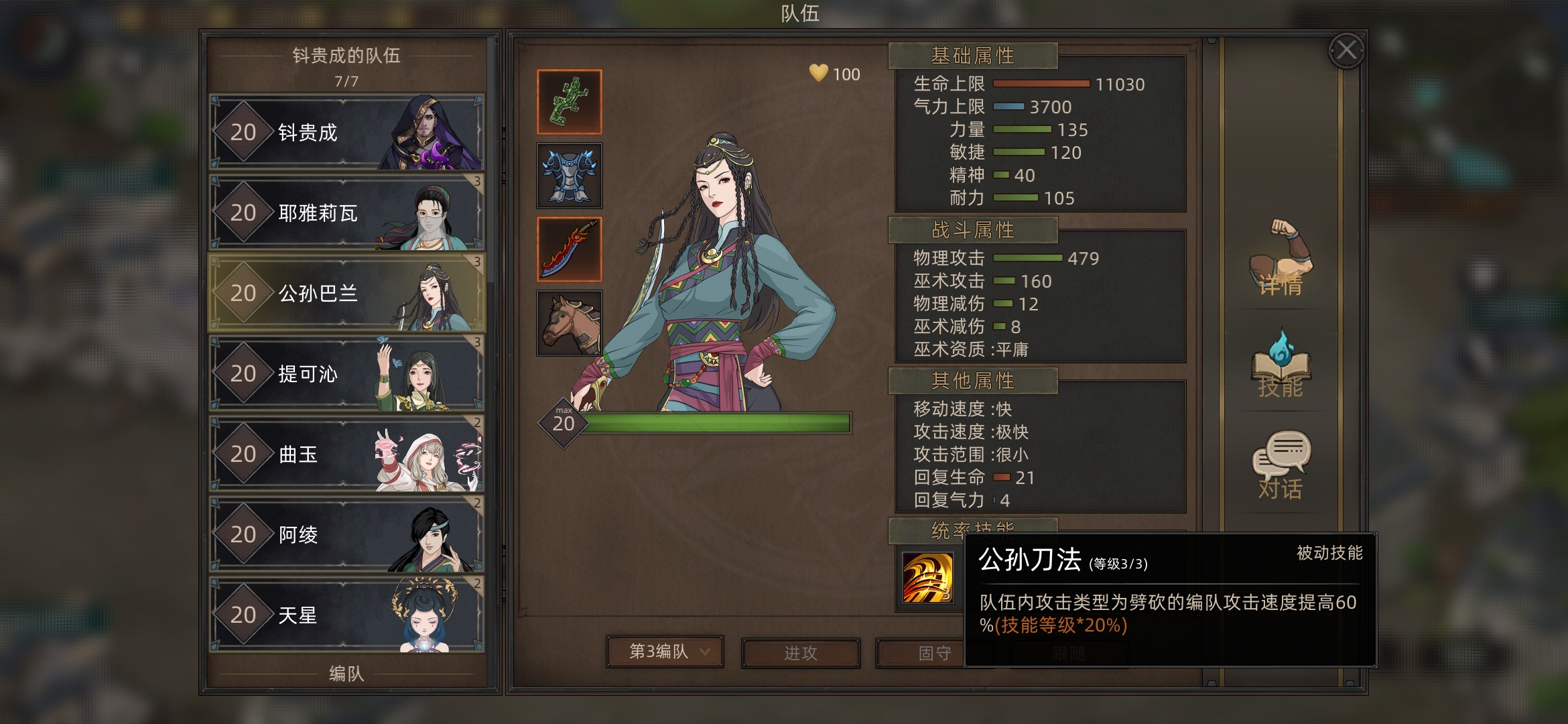Select the blue armor equipment slot
1568x724 pixels.
click(569, 176)
